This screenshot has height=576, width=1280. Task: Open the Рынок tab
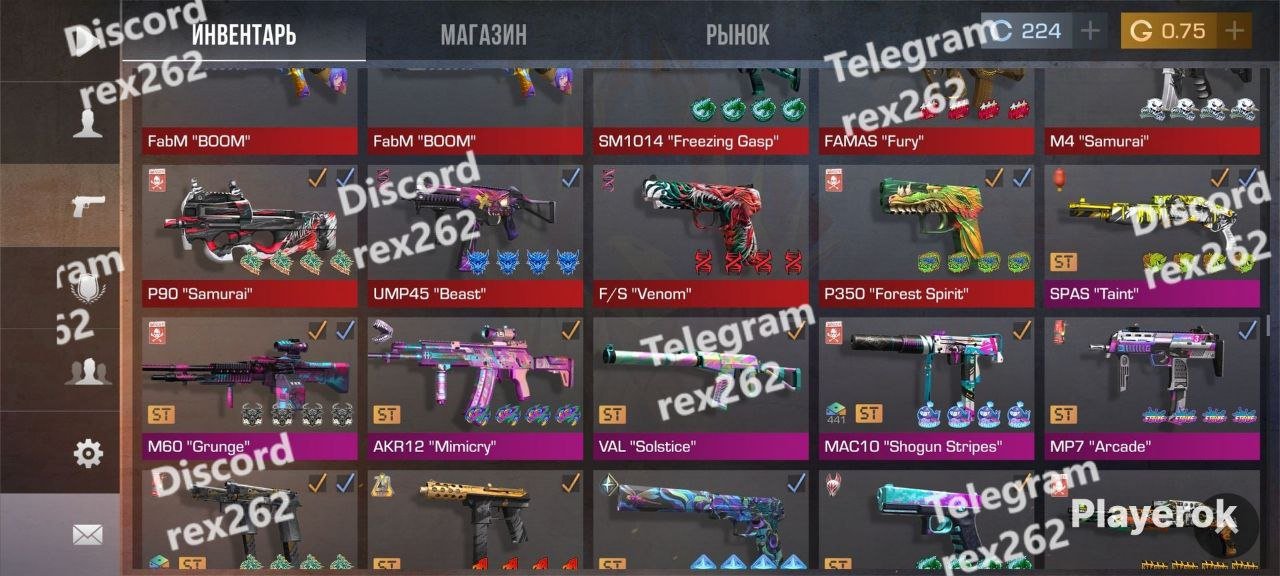pyautogui.click(x=737, y=35)
